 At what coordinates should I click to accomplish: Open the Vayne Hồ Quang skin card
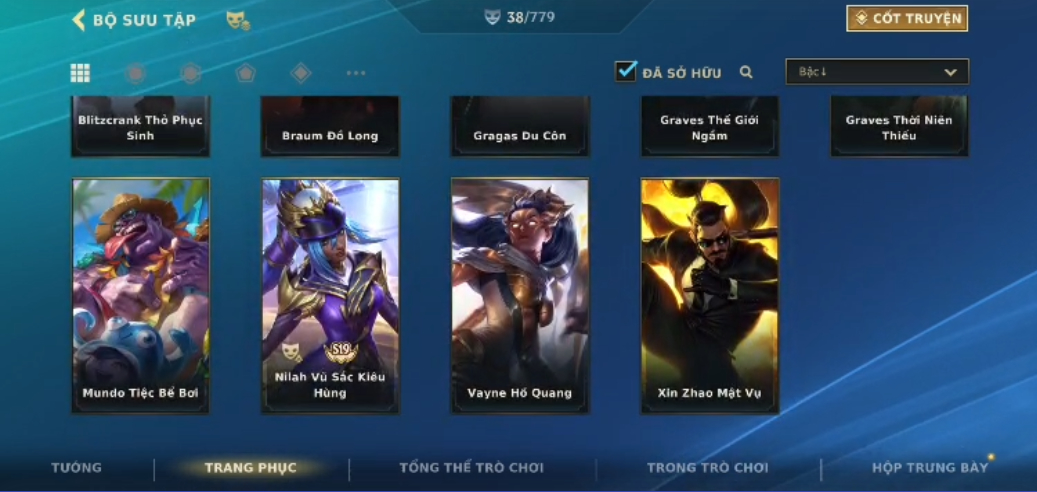[x=520, y=295]
